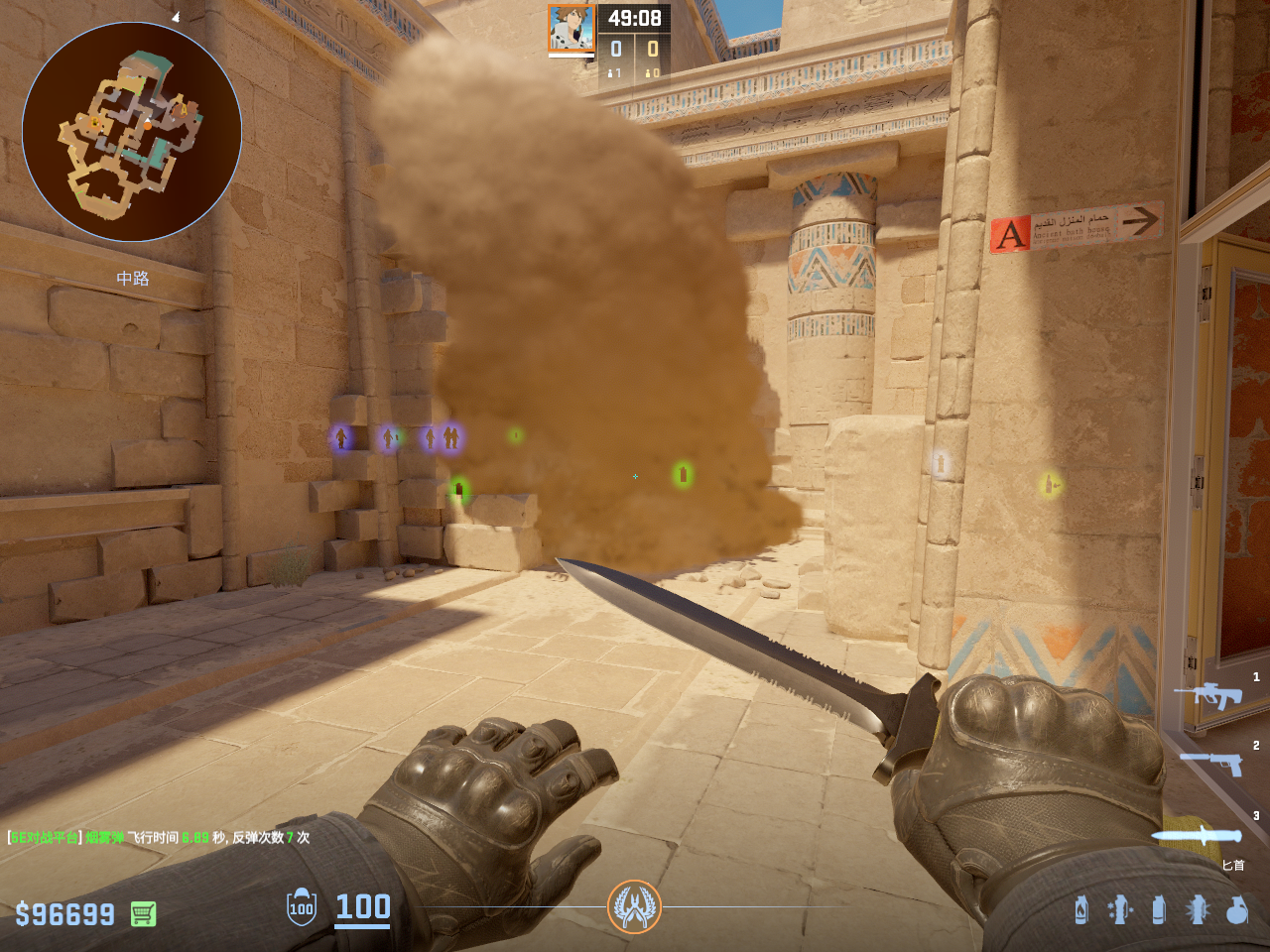Select the flashbang icon
The image size is (1270, 952).
[1198, 909]
